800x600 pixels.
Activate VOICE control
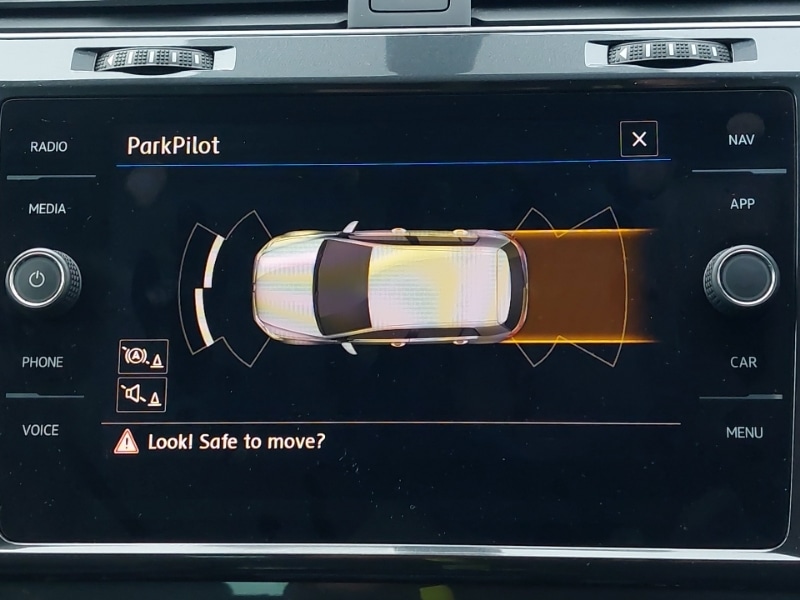[41, 430]
